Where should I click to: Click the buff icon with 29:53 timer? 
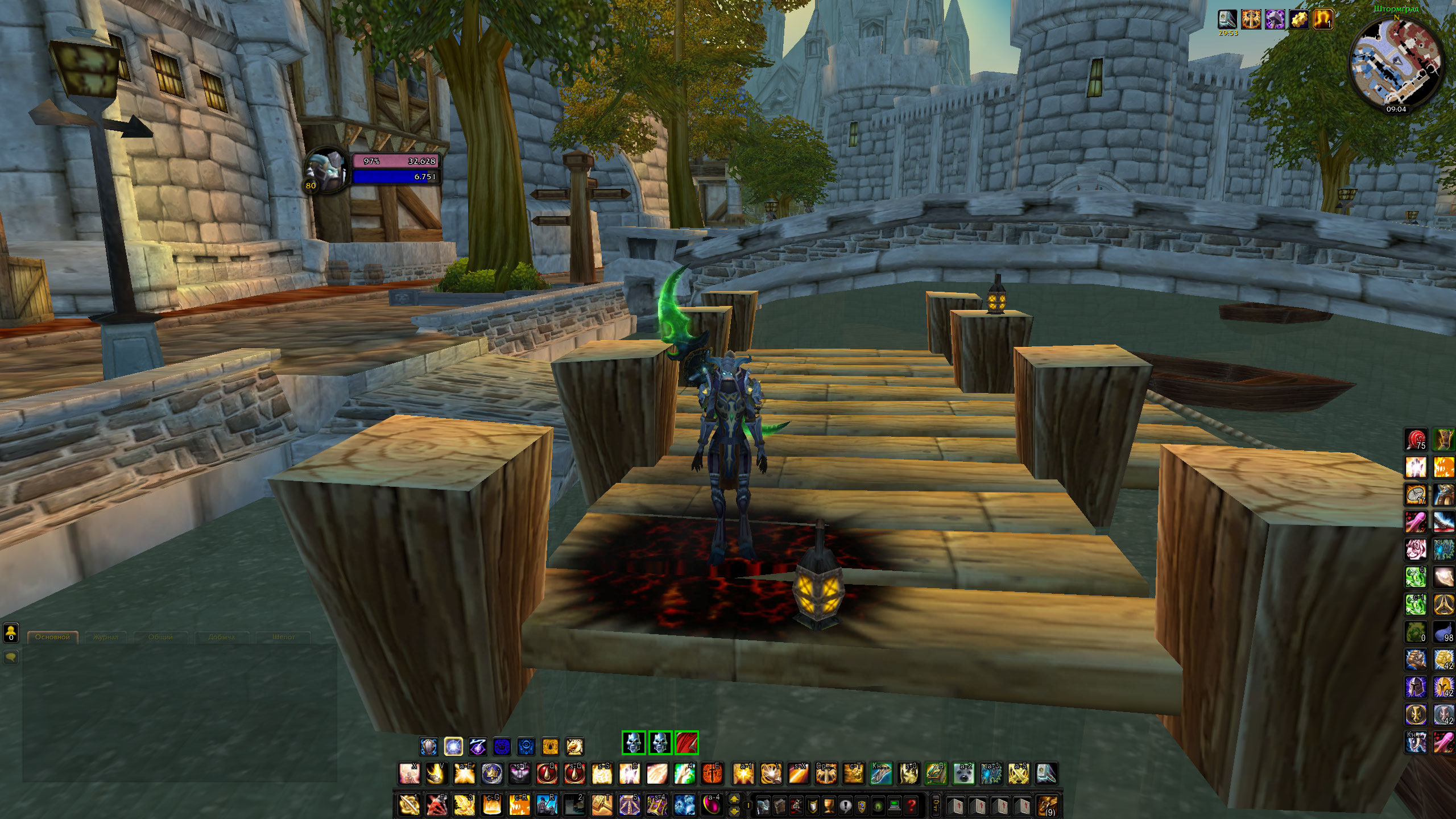[x=1227, y=20]
